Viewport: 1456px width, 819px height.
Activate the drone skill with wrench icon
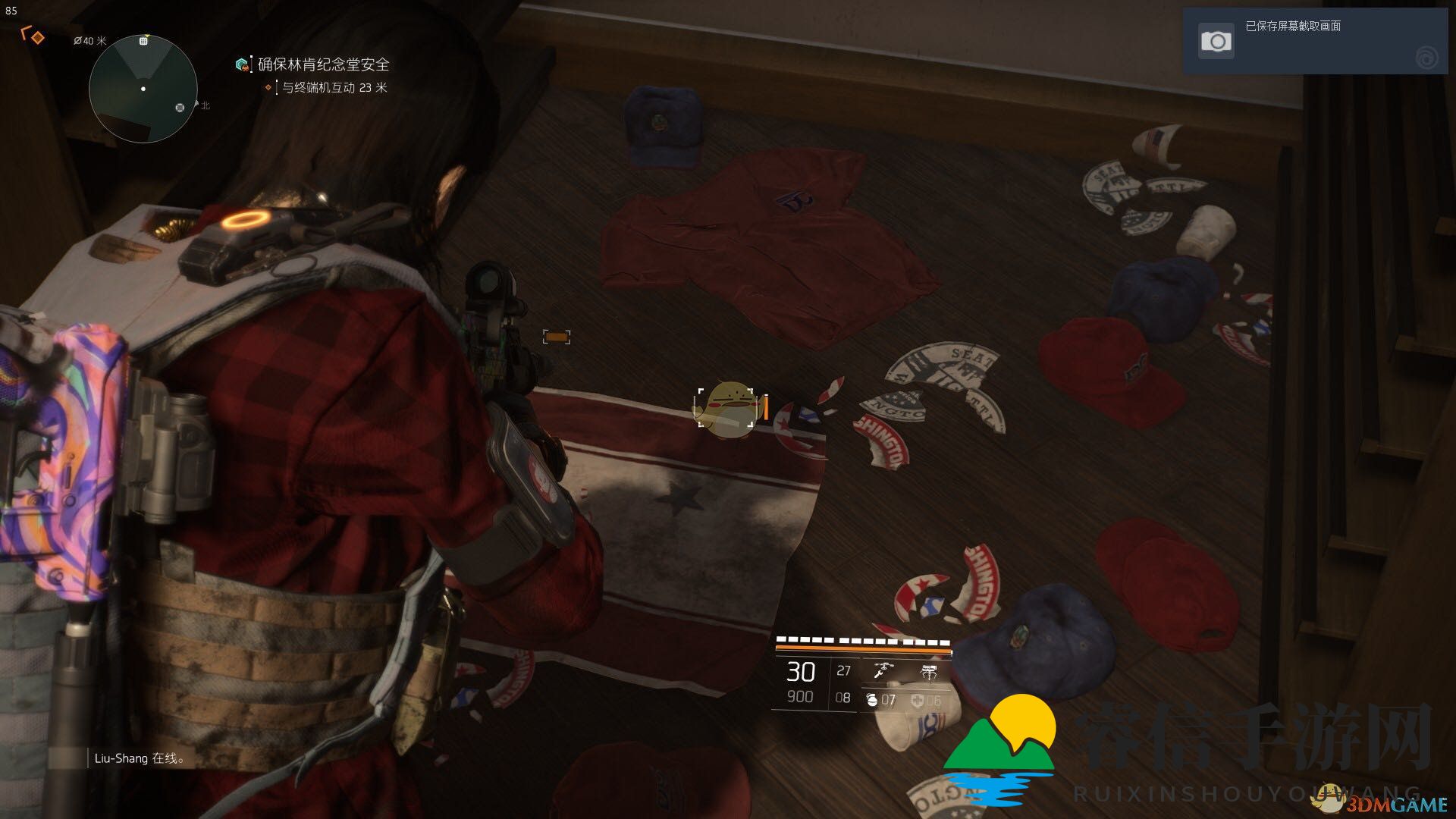pyautogui.click(x=883, y=670)
